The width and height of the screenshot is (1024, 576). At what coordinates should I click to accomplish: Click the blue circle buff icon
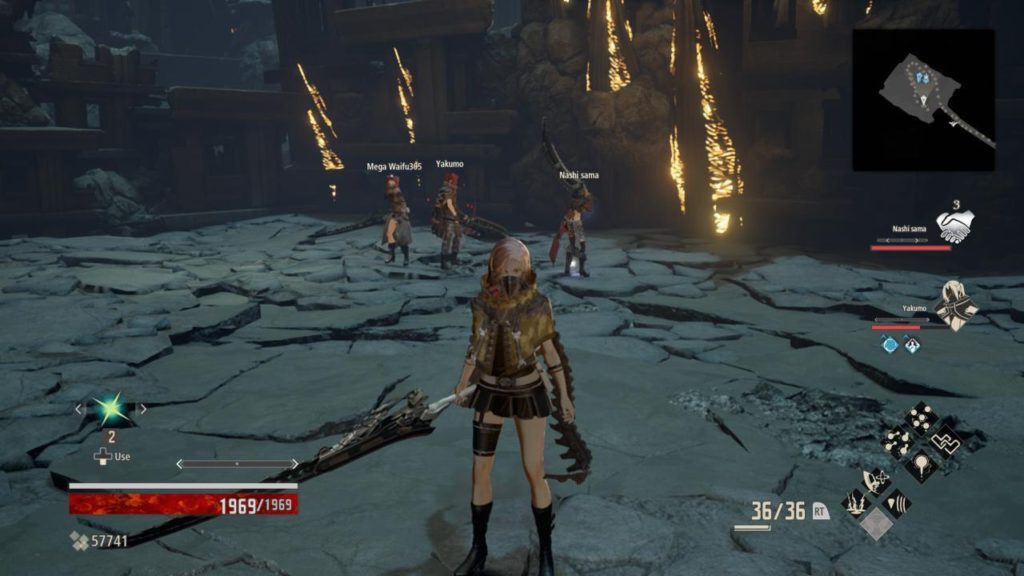[x=889, y=344]
